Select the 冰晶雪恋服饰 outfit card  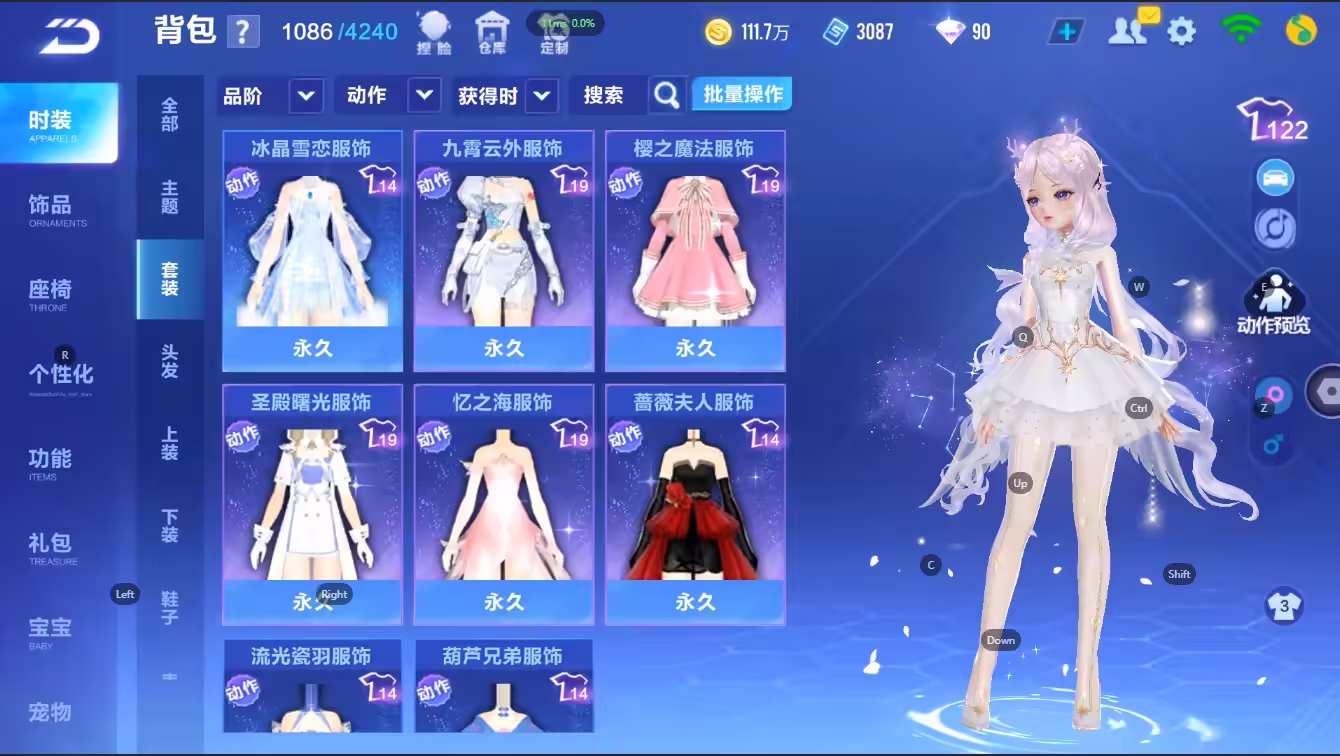coord(312,250)
